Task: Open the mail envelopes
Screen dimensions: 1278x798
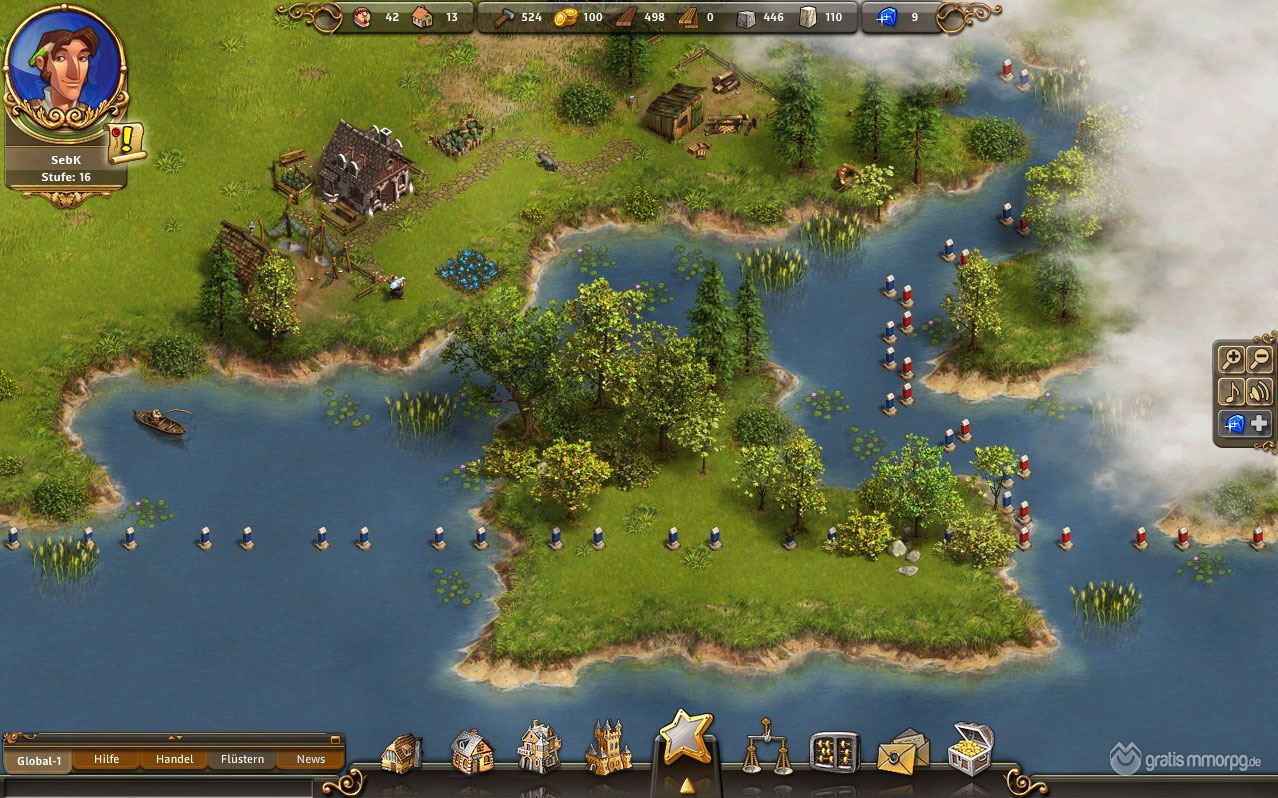Action: [902, 752]
